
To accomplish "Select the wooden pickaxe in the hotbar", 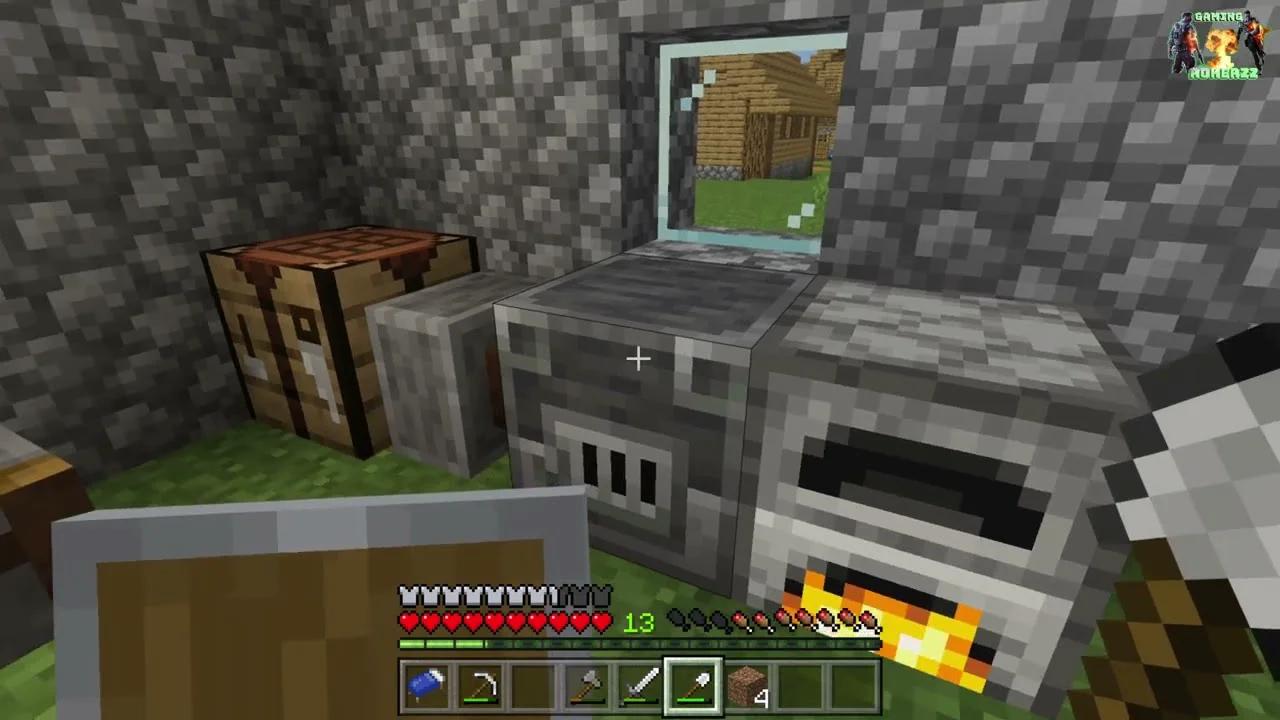I will [x=481, y=686].
